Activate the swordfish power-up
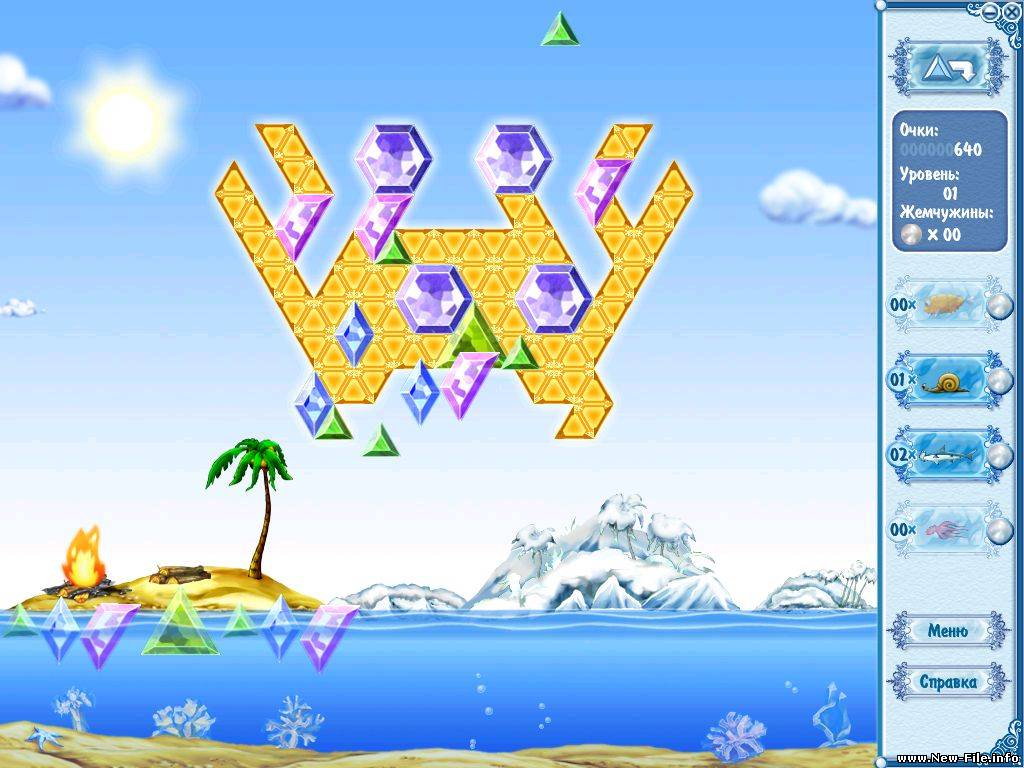The height and width of the screenshot is (768, 1024). (948, 456)
